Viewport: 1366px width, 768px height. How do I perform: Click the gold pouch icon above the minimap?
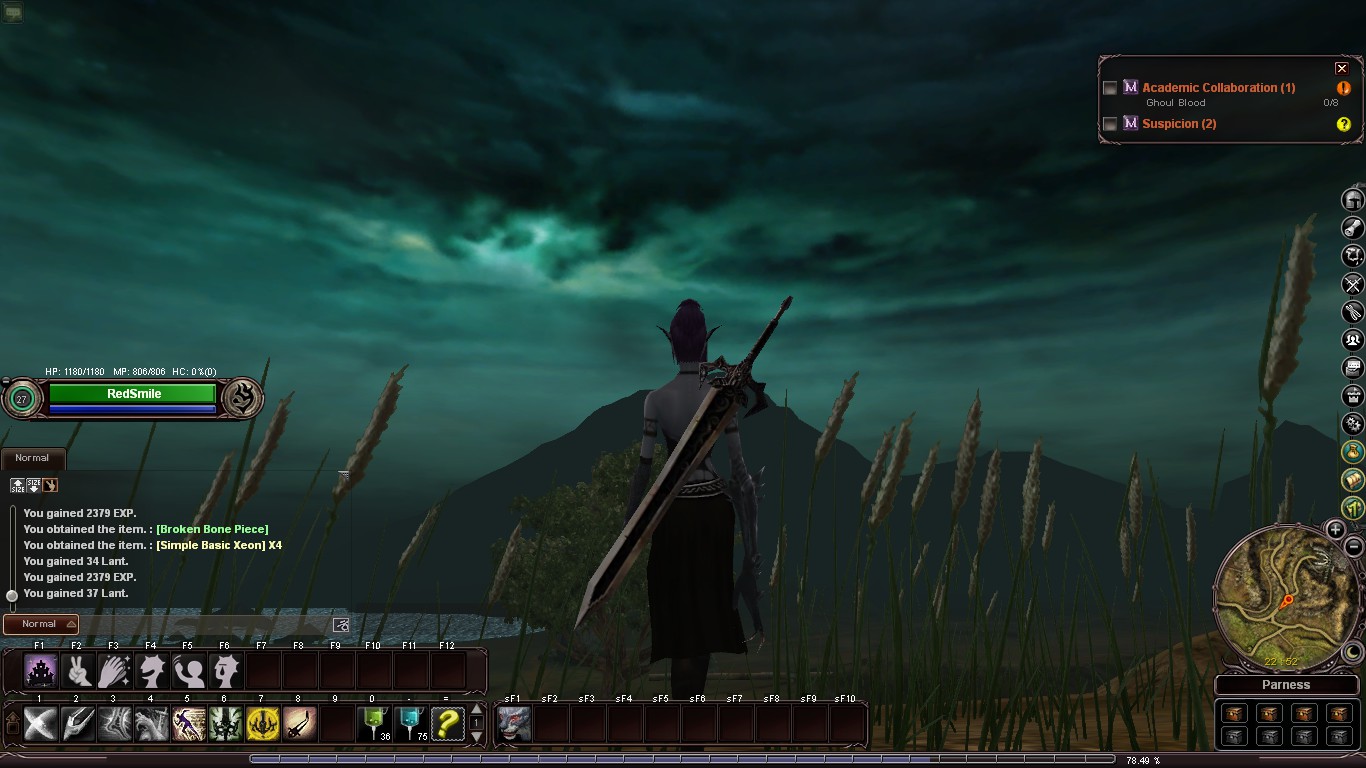coord(1354,452)
